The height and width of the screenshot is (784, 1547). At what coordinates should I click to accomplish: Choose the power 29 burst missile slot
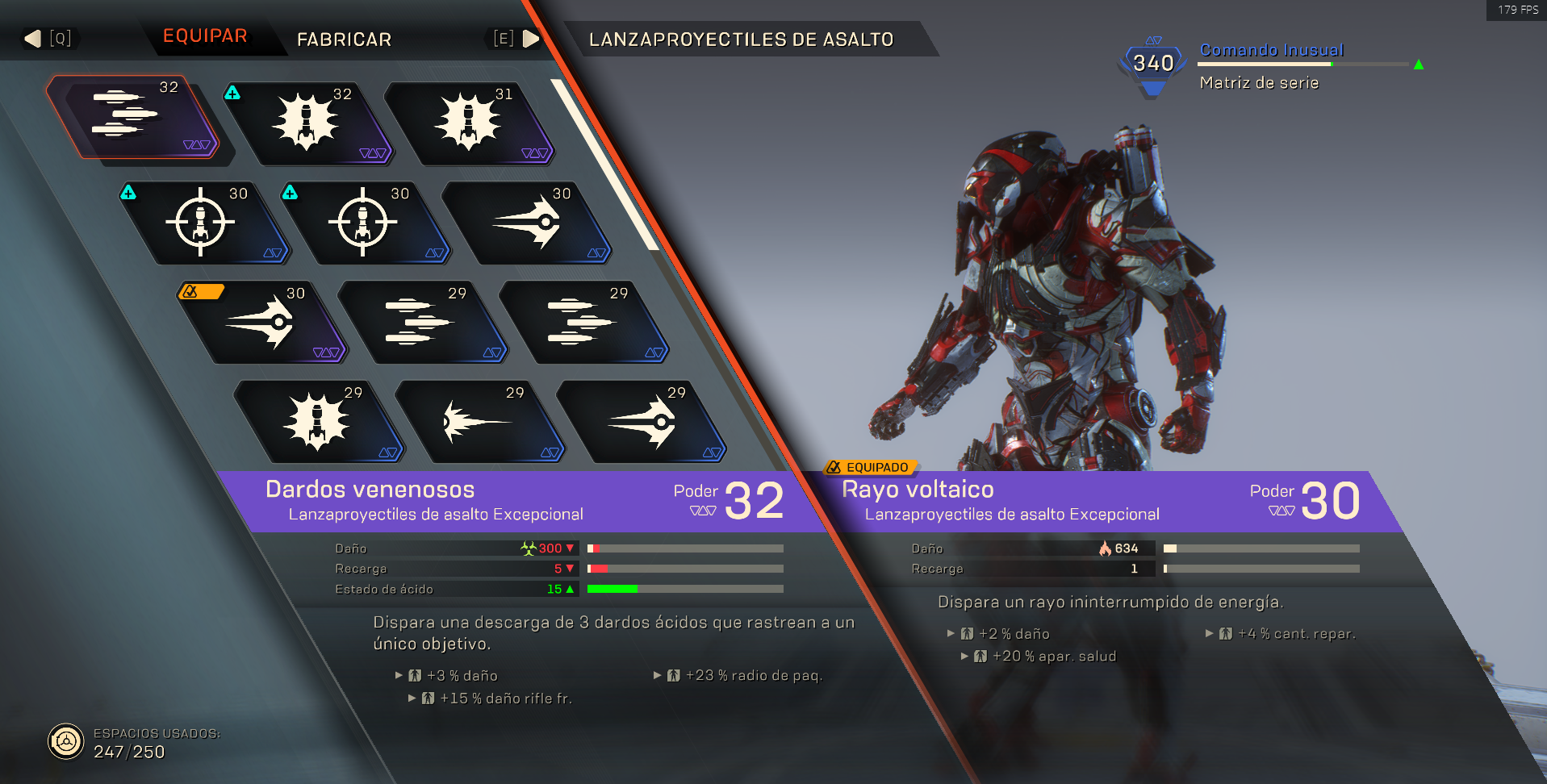(318, 422)
